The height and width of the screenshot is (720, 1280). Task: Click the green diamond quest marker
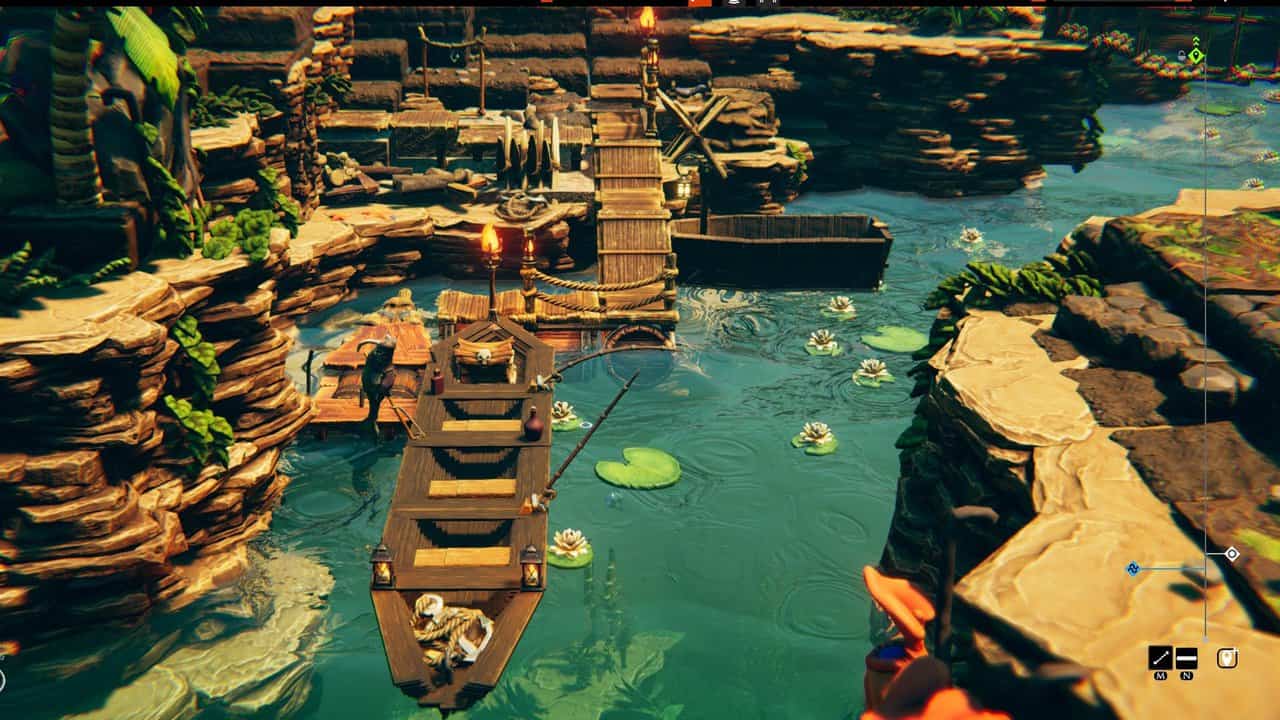[x=1196, y=55]
